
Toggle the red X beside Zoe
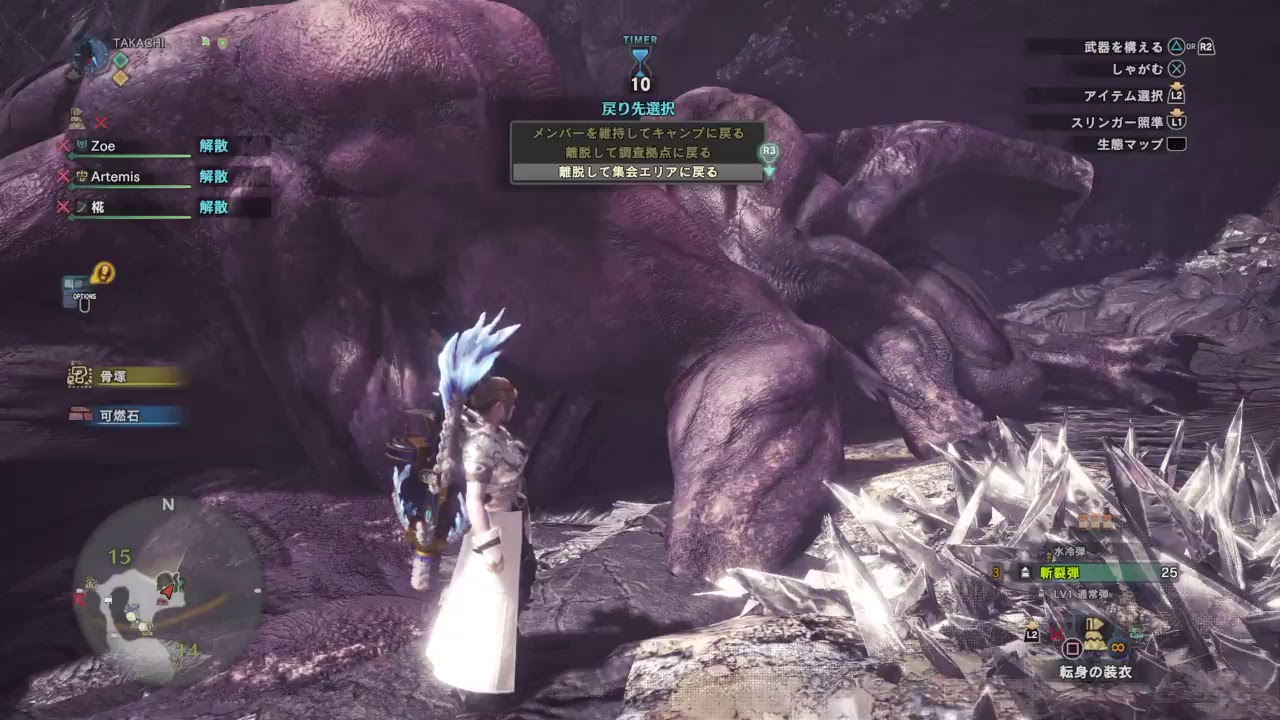pyautogui.click(x=62, y=144)
